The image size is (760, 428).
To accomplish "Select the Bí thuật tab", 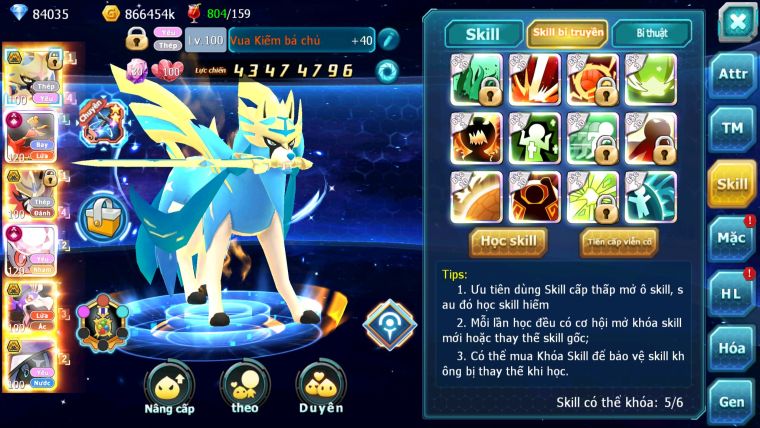I will pyautogui.click(x=654, y=33).
